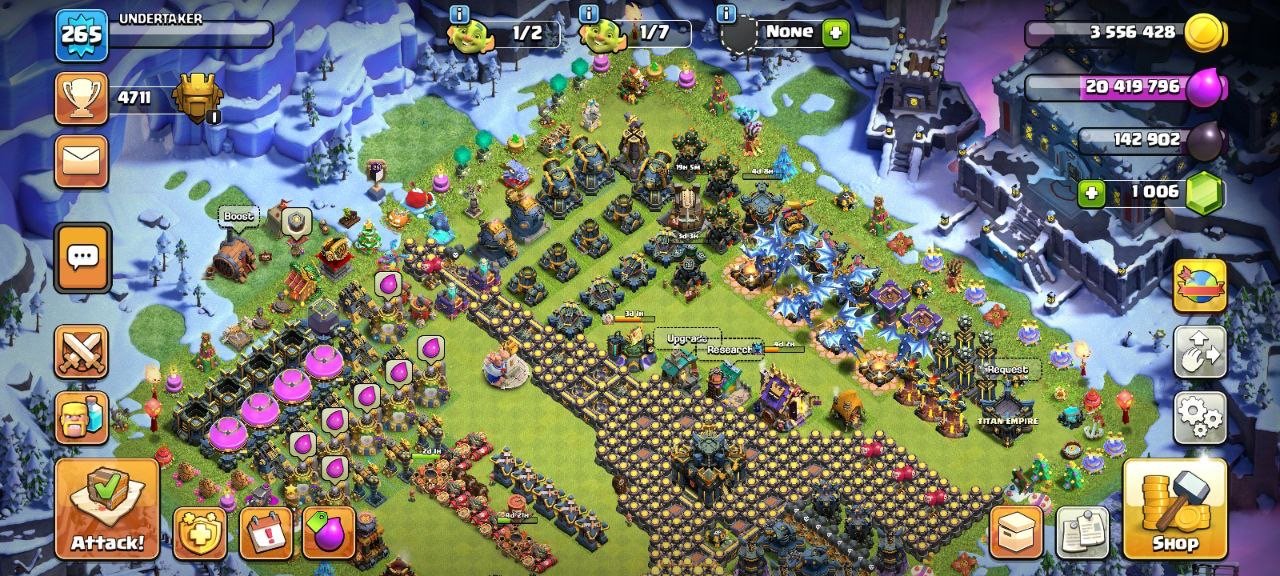Image resolution: width=1280 pixels, height=576 pixels.
Task: View player level 265 badge
Action: 81,35
